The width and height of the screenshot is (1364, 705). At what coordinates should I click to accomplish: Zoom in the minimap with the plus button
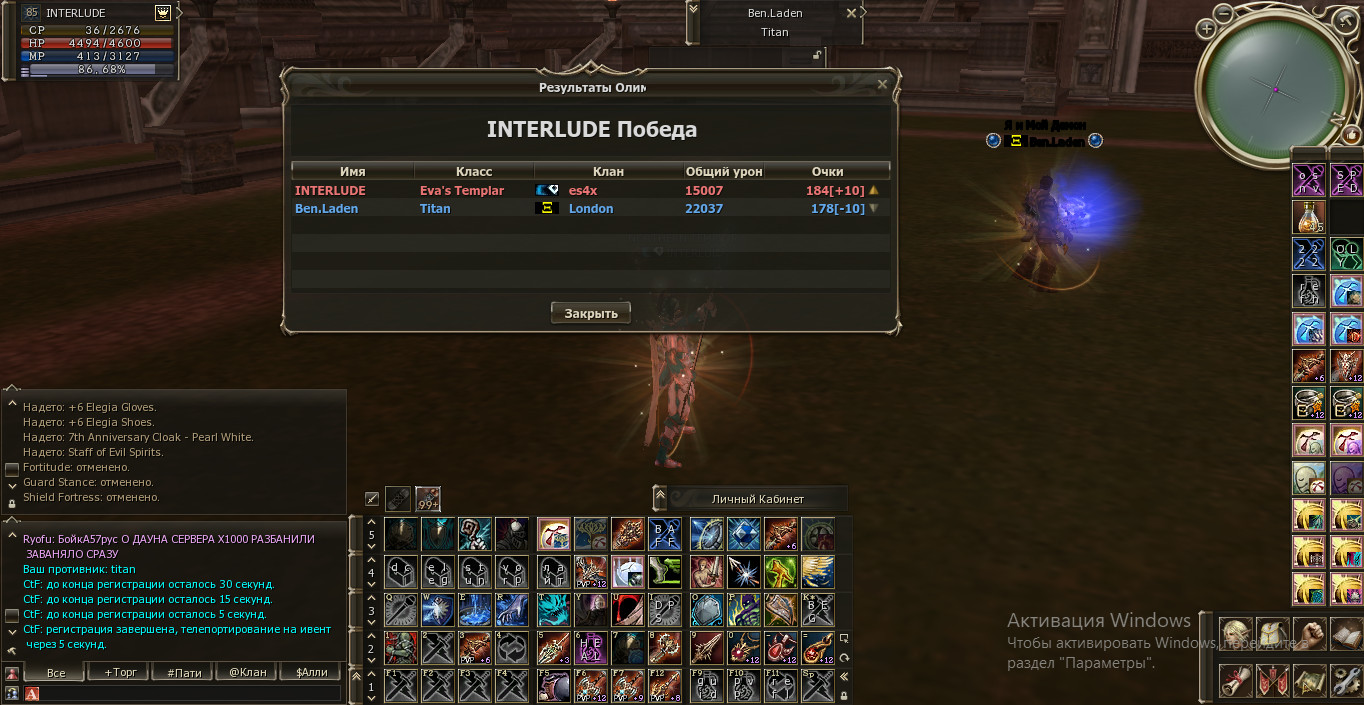coord(1207,29)
